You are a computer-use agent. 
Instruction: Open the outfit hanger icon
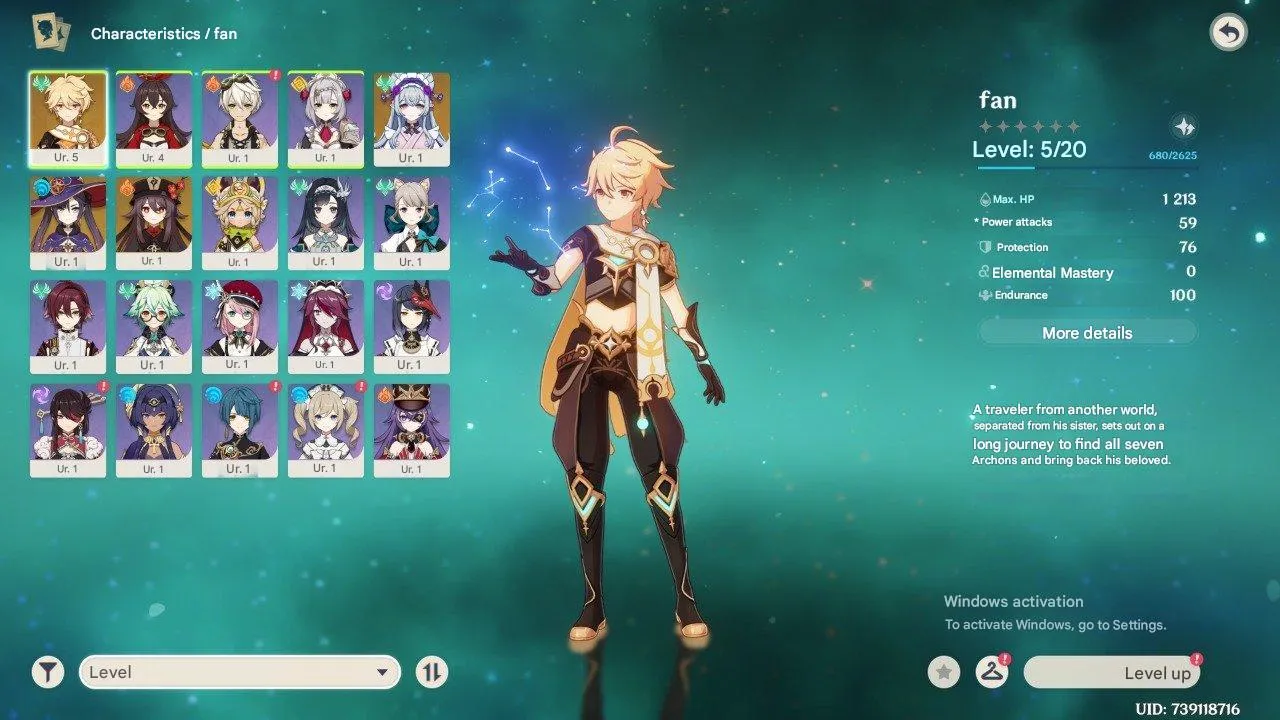click(990, 672)
